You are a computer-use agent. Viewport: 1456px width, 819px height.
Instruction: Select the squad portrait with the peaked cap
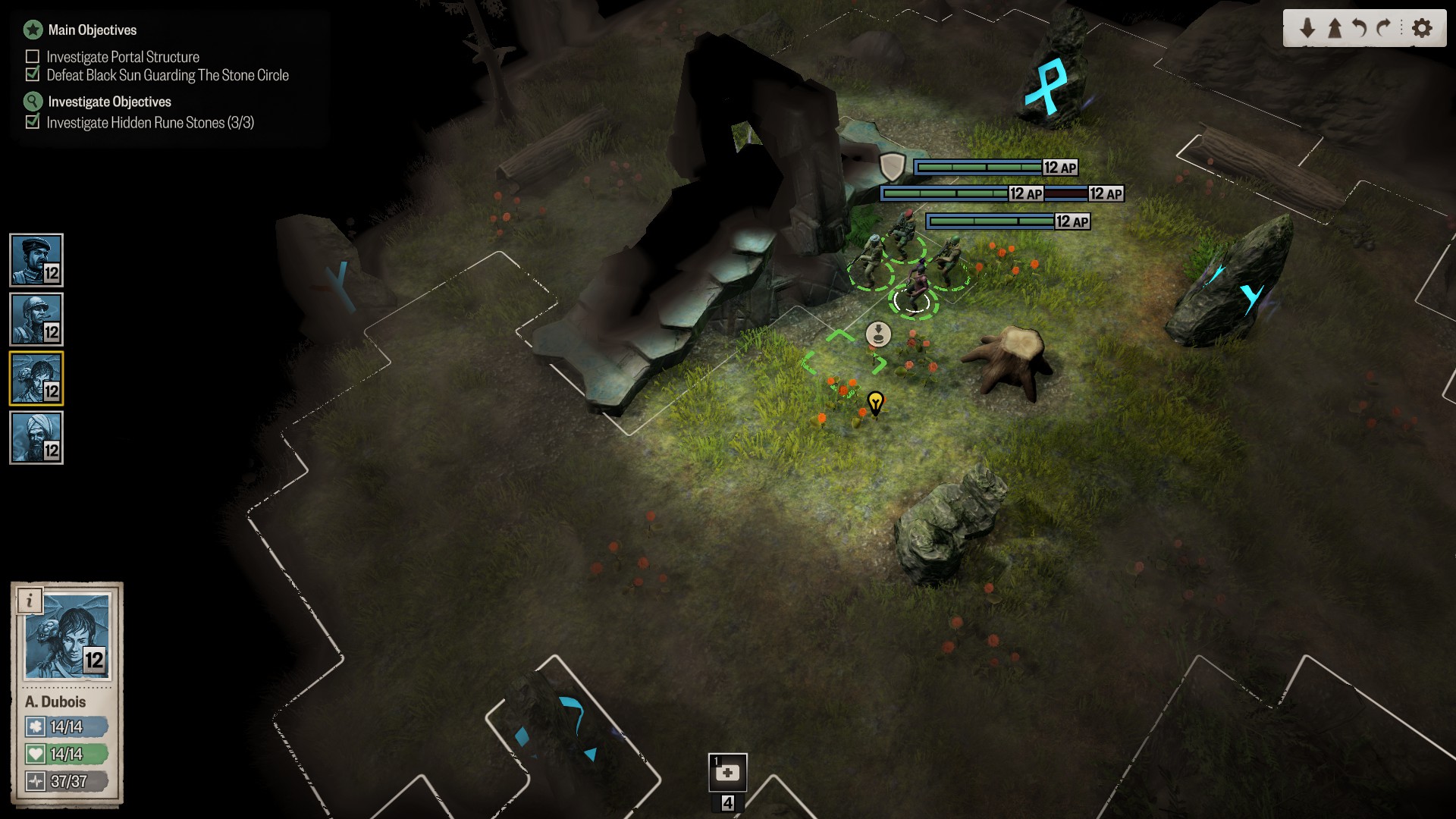pyautogui.click(x=36, y=260)
